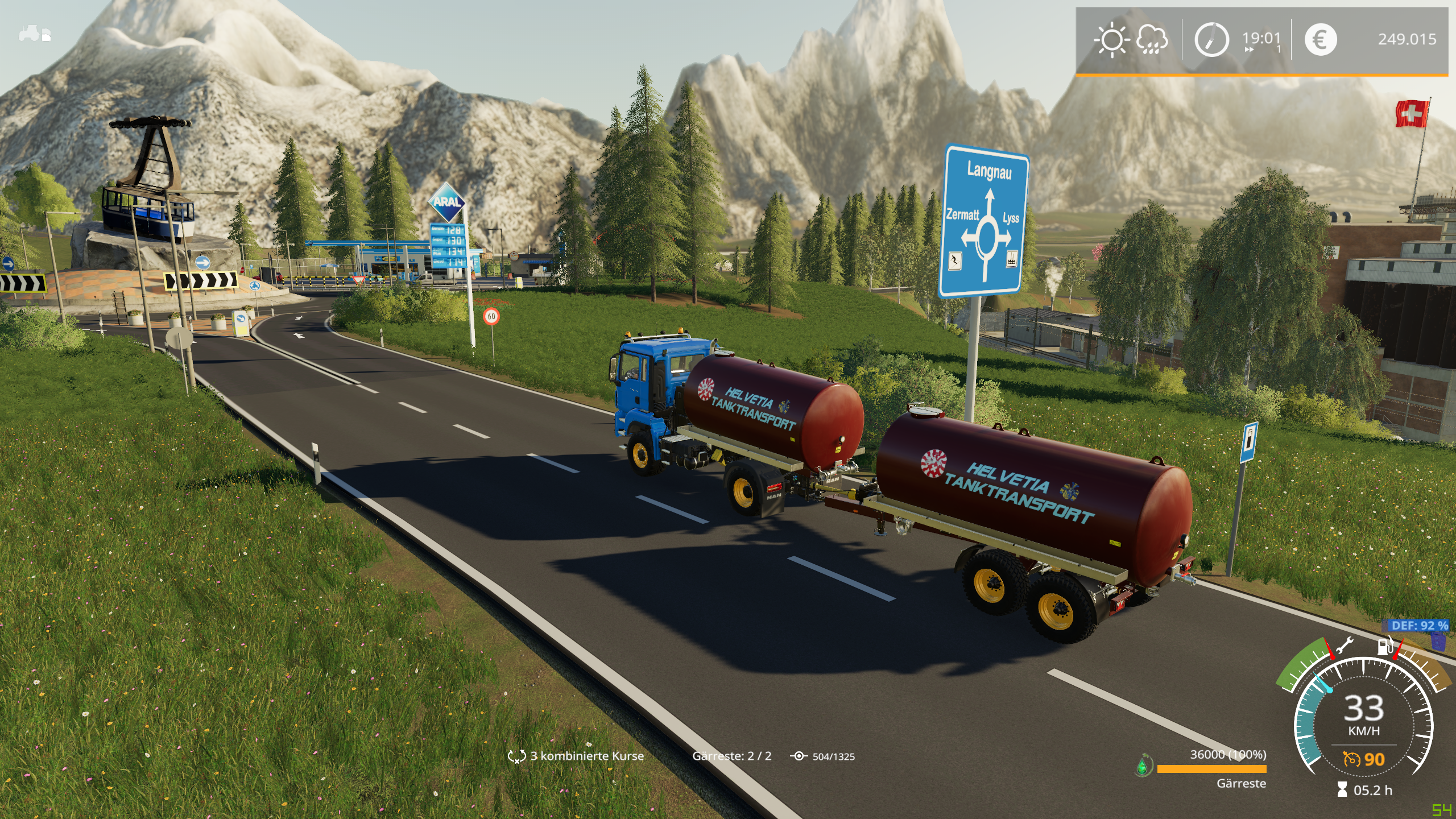Click the vehicle icon in the top-left corner
Screen dimensions: 1456x819
tap(35, 34)
